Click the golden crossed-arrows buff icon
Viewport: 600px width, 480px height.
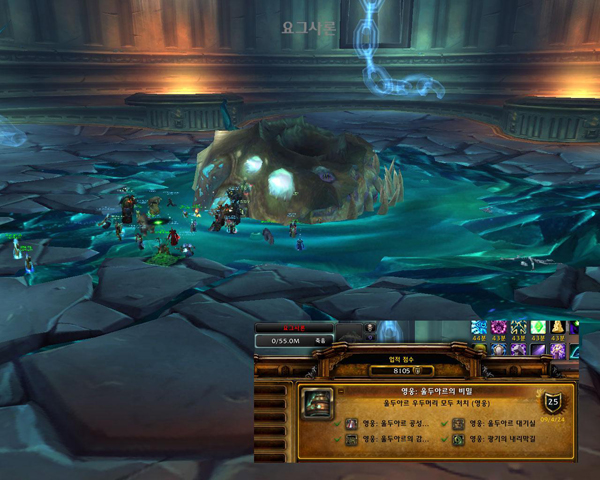[519, 328]
